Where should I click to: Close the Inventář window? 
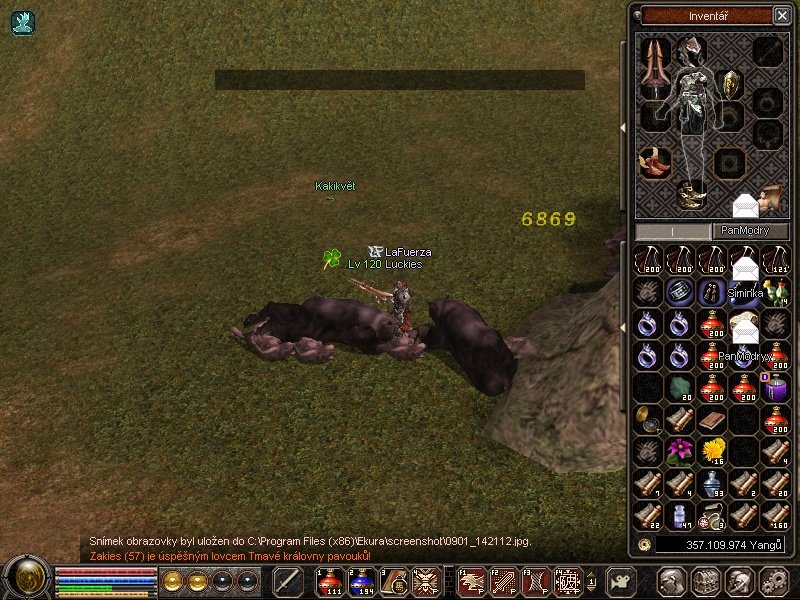click(781, 15)
